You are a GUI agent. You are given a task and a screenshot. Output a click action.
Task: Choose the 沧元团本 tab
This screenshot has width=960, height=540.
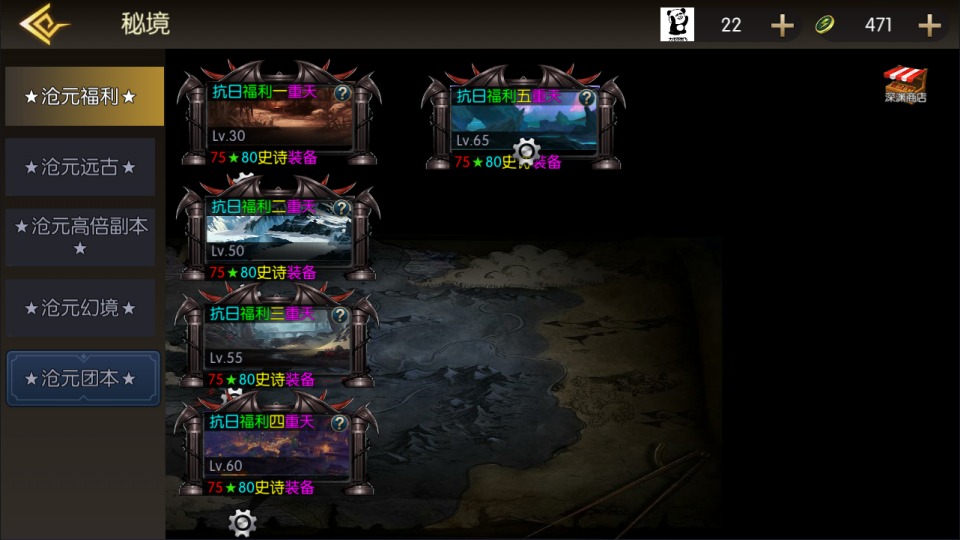click(83, 379)
